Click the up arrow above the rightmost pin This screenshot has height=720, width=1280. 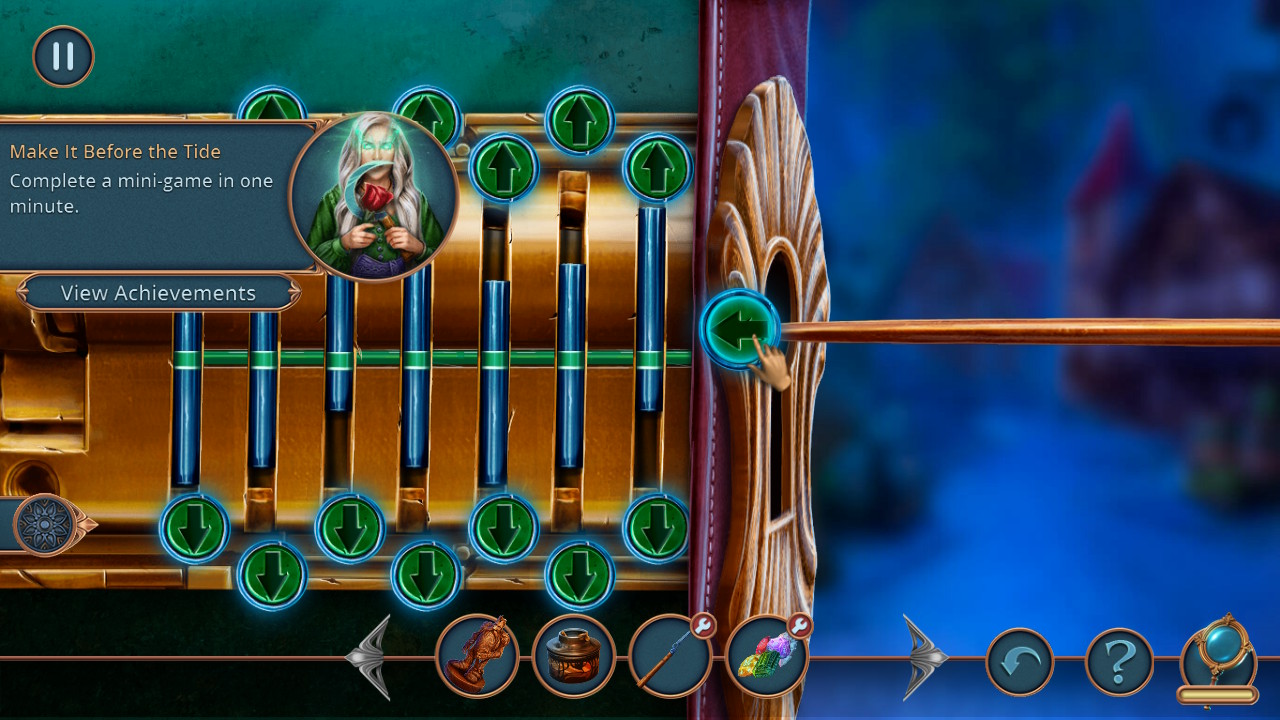click(x=659, y=167)
